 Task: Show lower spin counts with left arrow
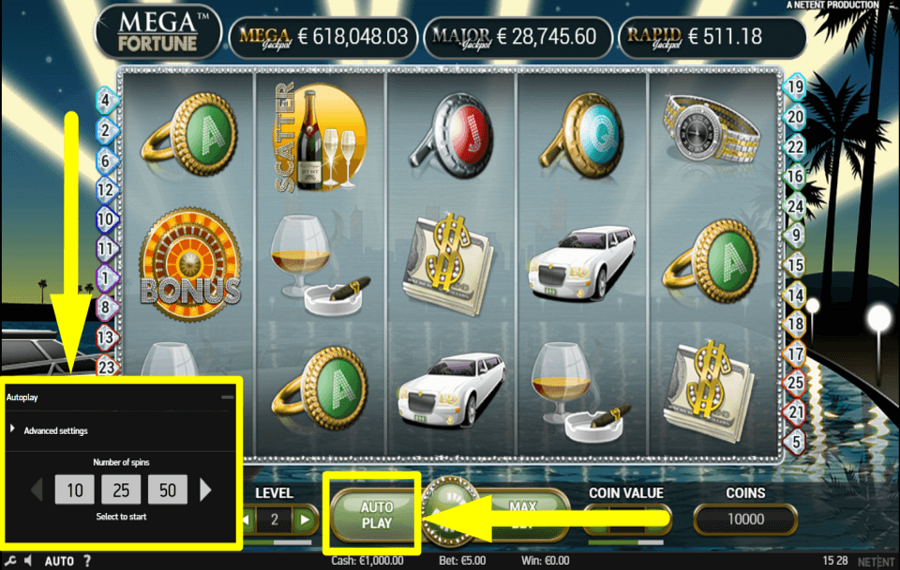coord(38,490)
